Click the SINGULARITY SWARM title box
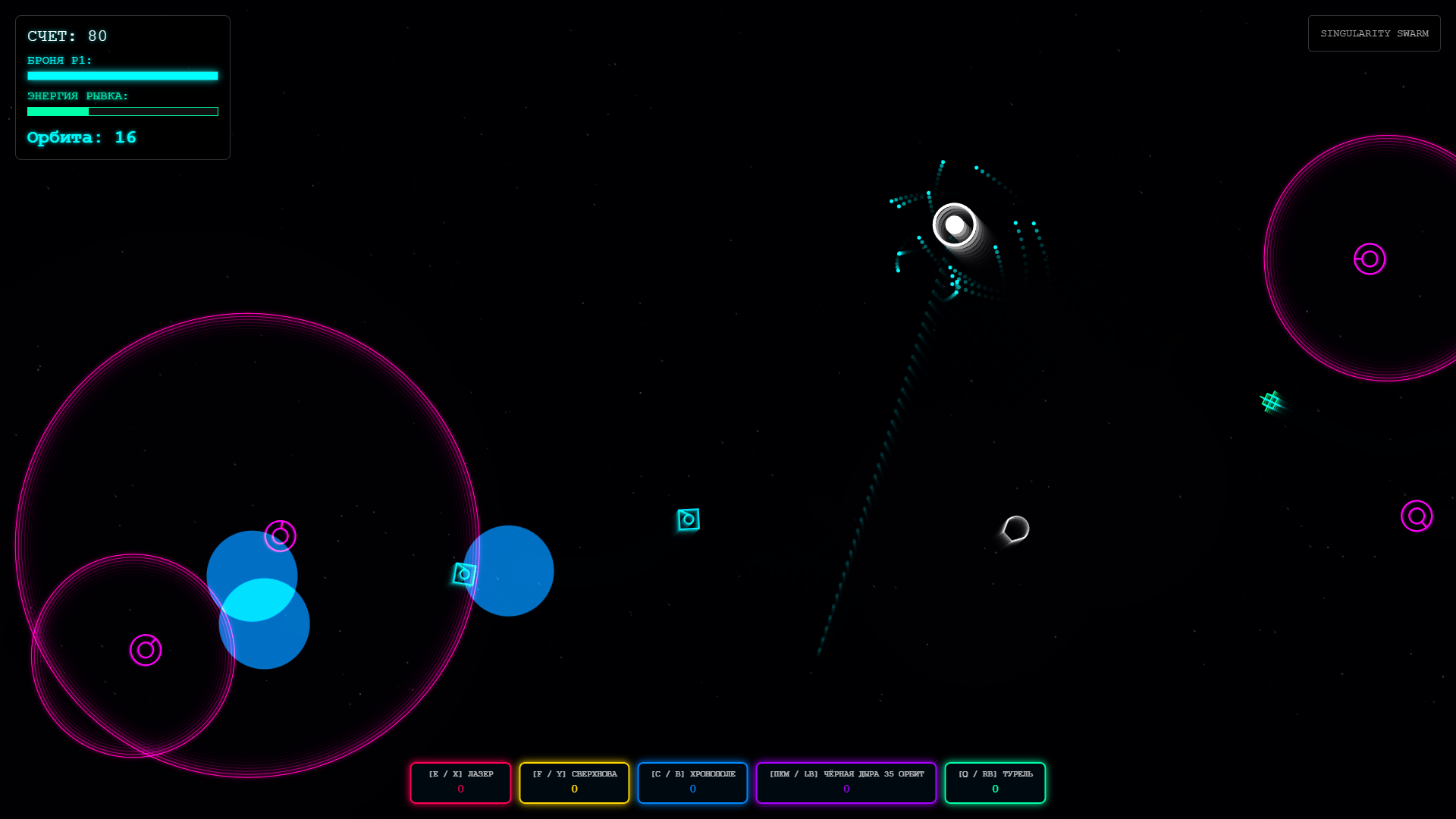The height and width of the screenshot is (819, 1456). 1374,33
